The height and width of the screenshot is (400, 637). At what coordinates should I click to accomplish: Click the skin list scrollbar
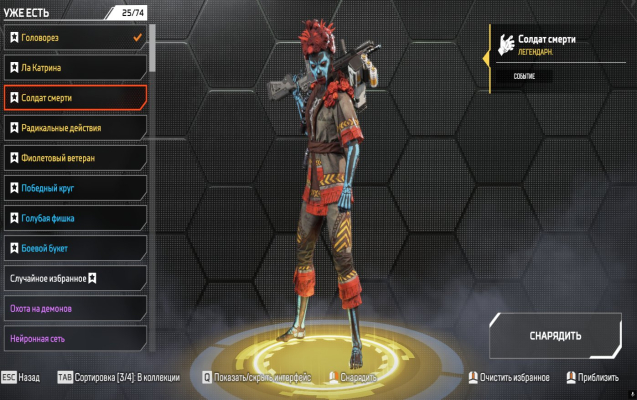[153, 50]
